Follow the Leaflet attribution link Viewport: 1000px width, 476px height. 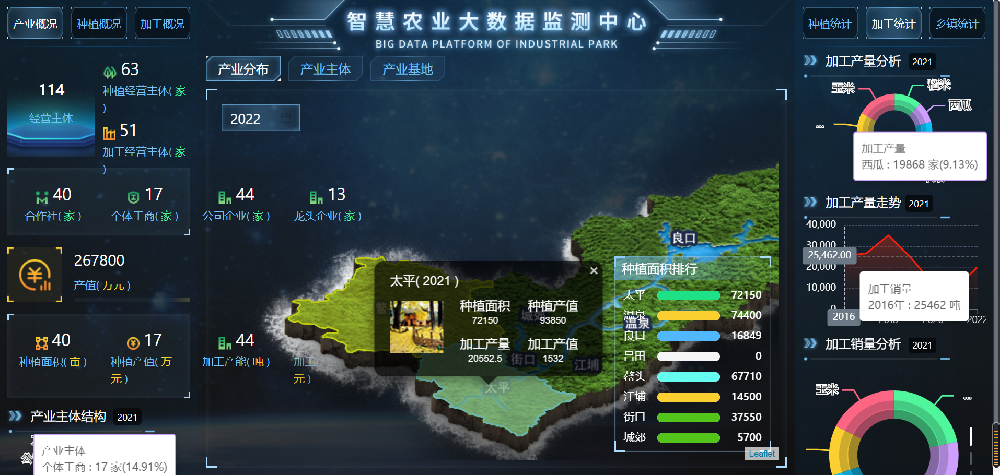coord(760,453)
